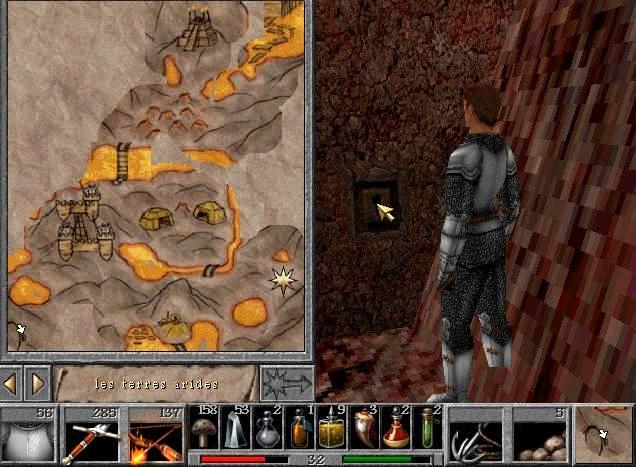
Task: Use the mushroom item
Action: (205, 430)
